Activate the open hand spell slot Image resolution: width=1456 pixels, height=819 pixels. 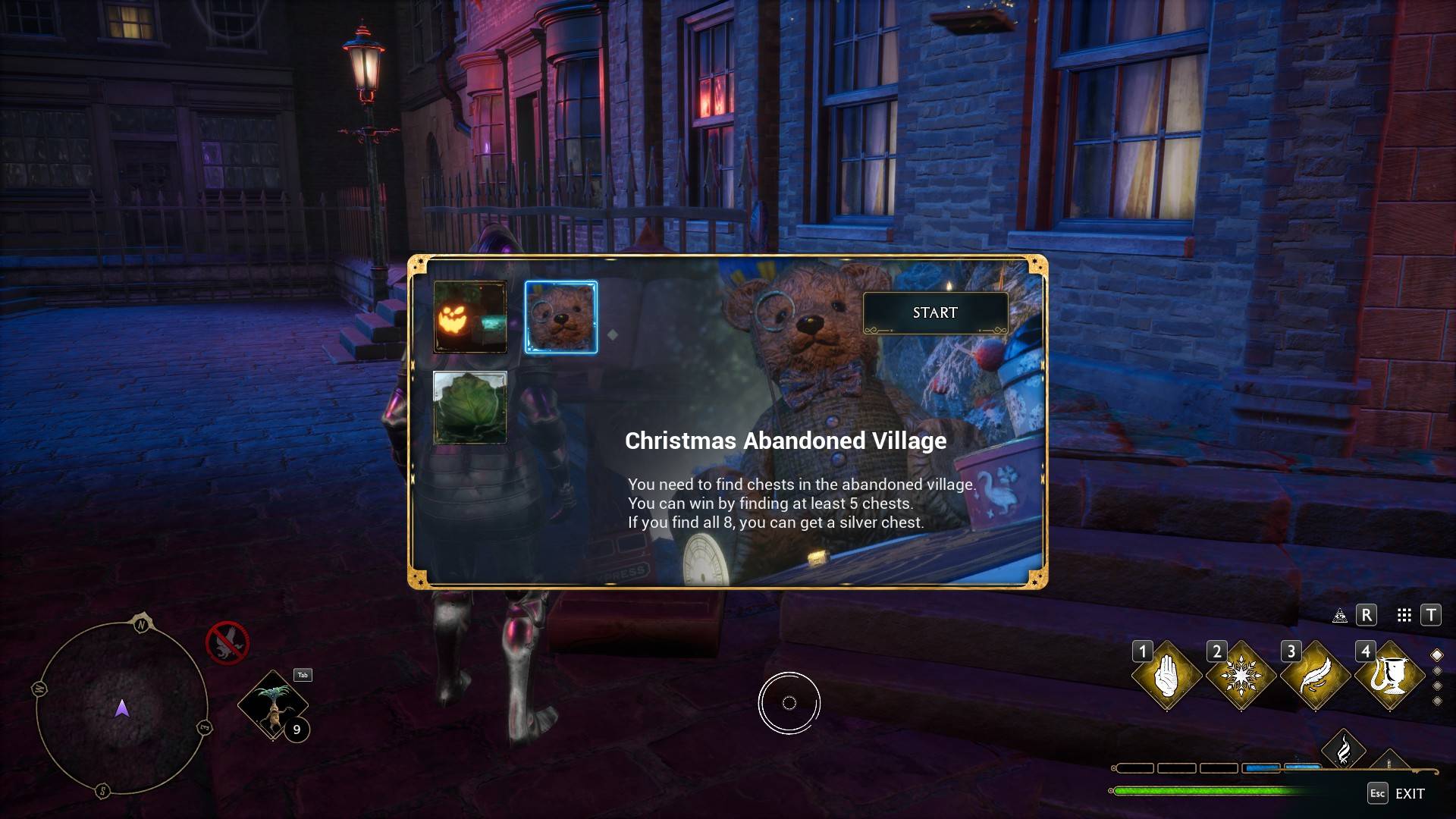click(1166, 675)
